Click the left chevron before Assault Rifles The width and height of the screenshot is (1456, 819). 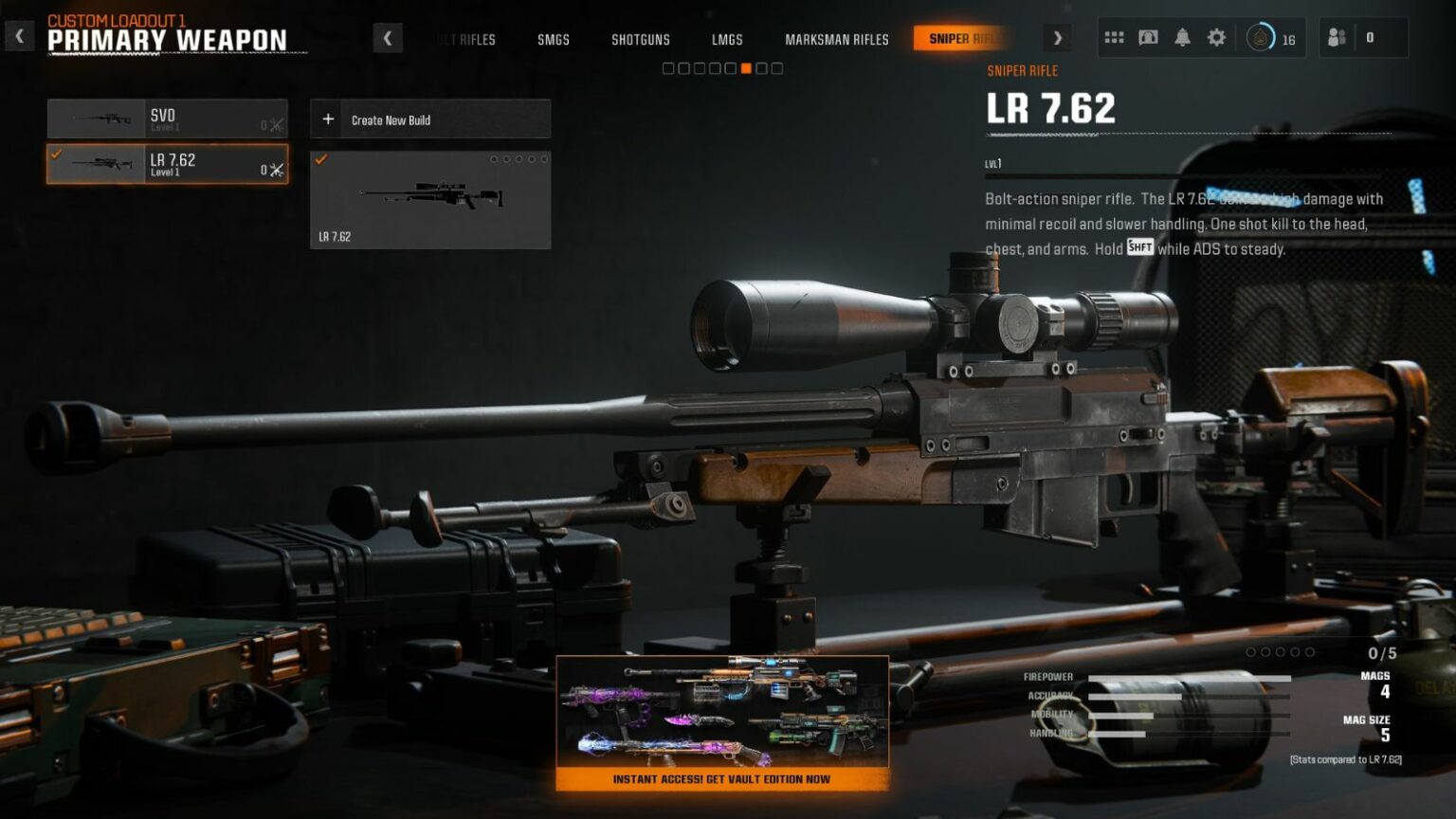pos(388,38)
